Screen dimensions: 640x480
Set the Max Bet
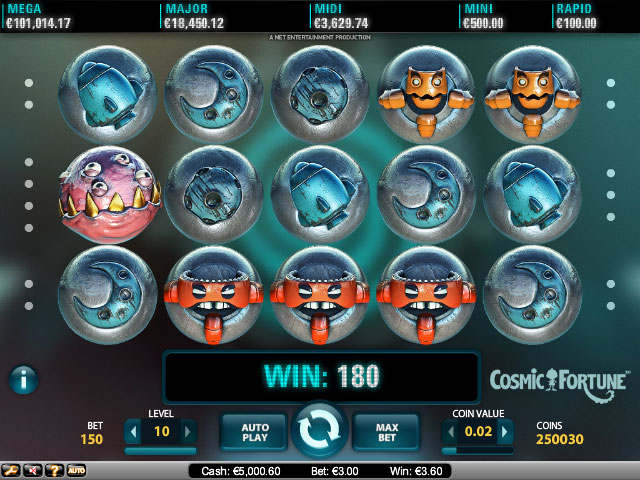click(386, 432)
